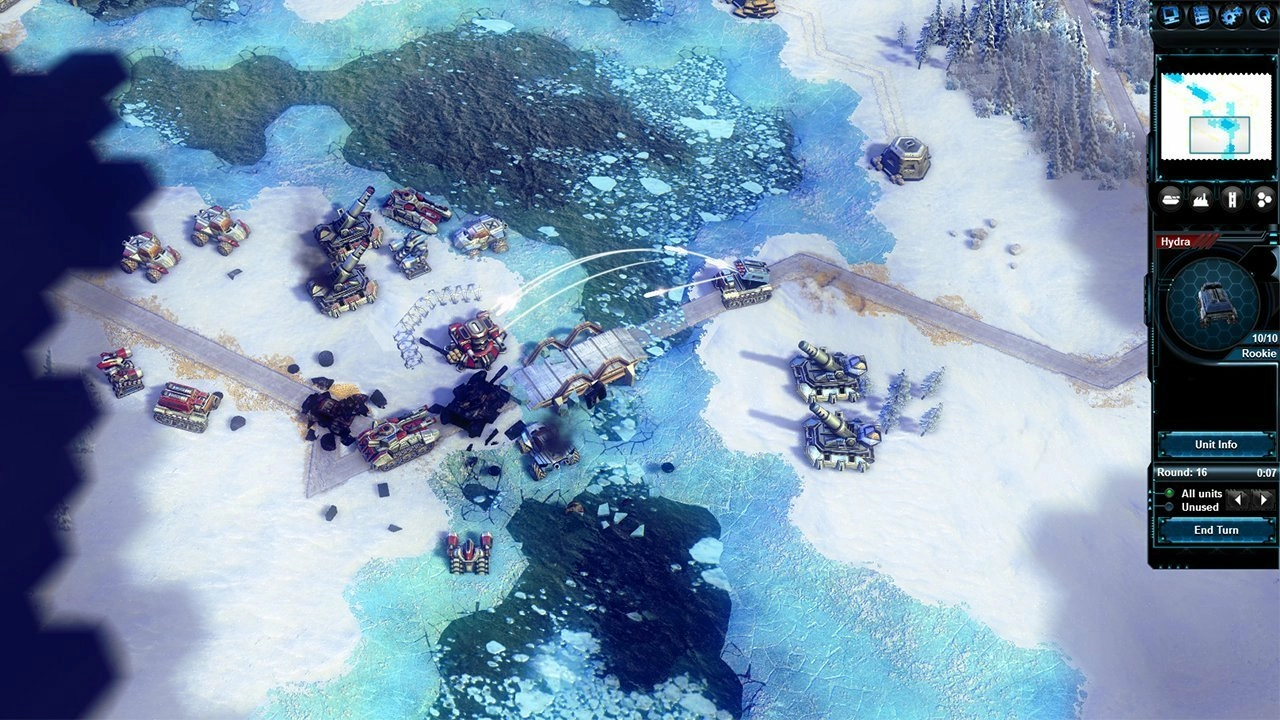1280x720 pixels.
Task: Click the Hydra nameplate banner
Action: coord(1185,241)
